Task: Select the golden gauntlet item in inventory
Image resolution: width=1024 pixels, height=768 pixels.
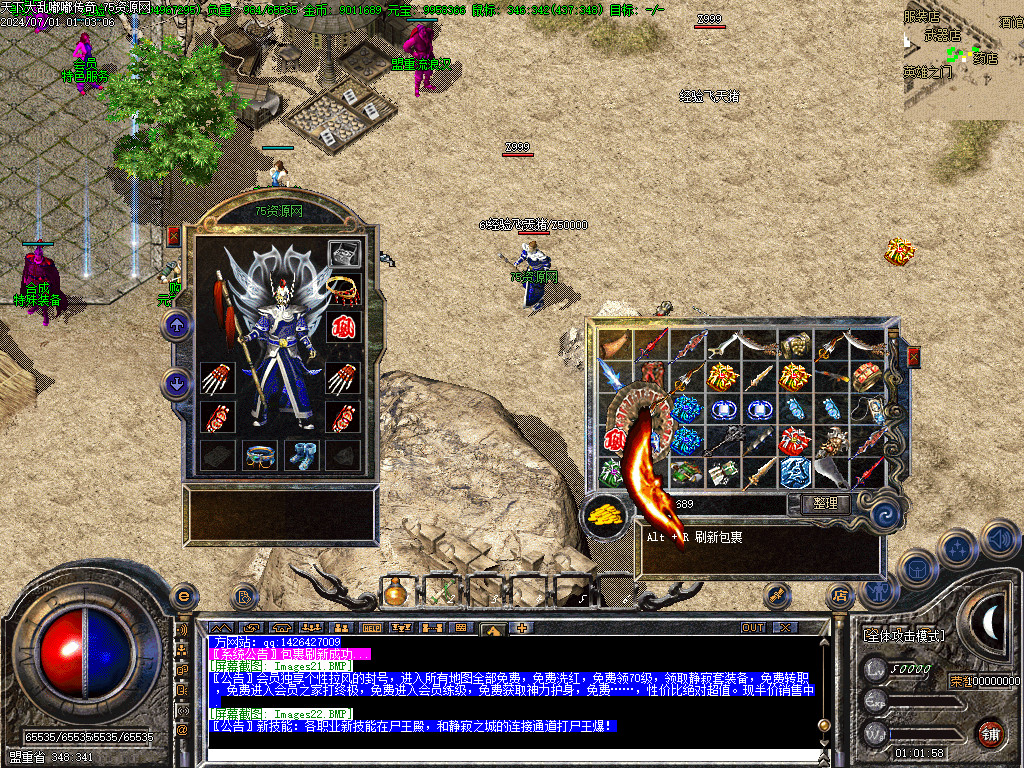Action: pyautogui.click(x=795, y=346)
